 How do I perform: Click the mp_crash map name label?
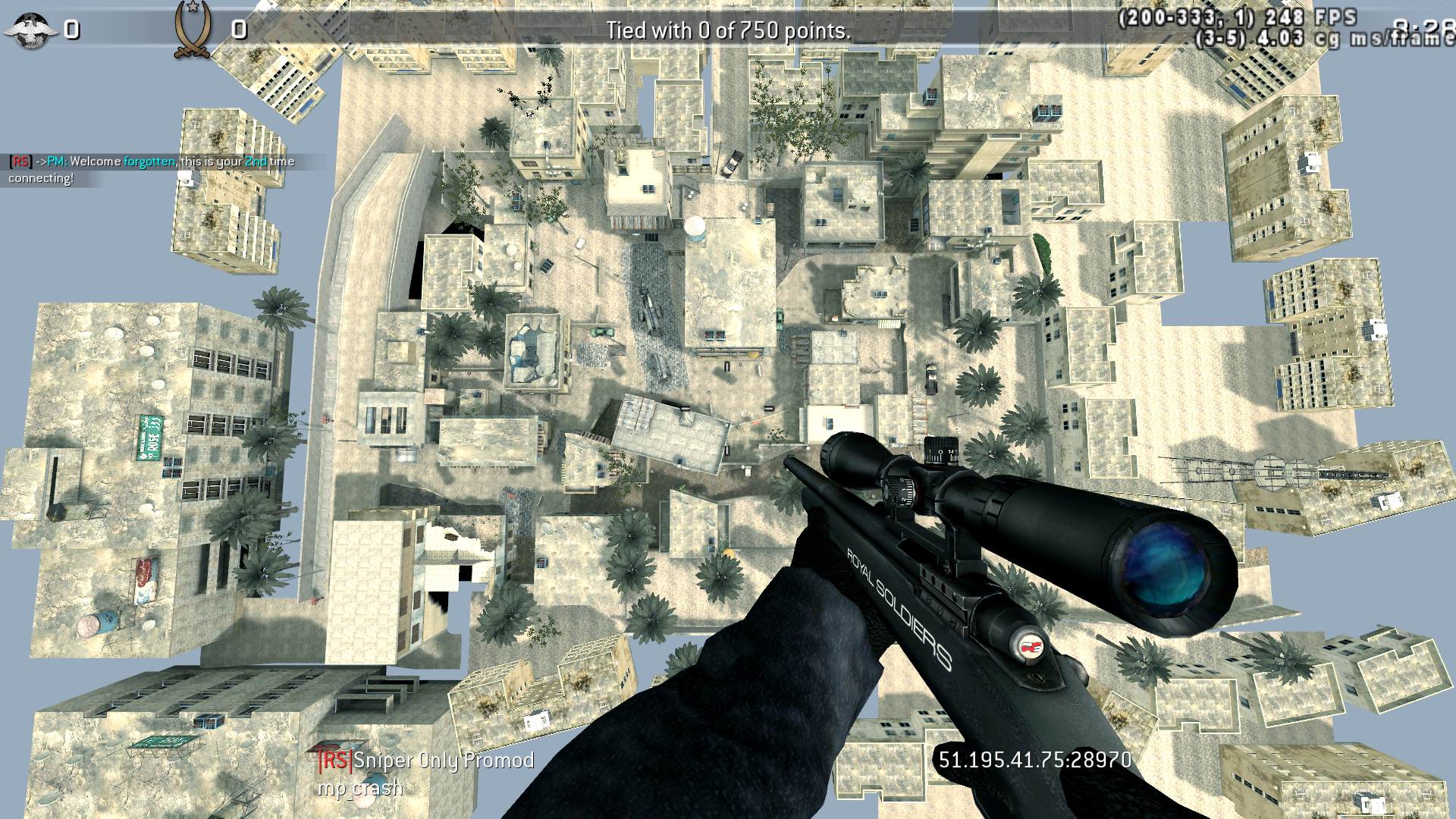click(x=360, y=789)
